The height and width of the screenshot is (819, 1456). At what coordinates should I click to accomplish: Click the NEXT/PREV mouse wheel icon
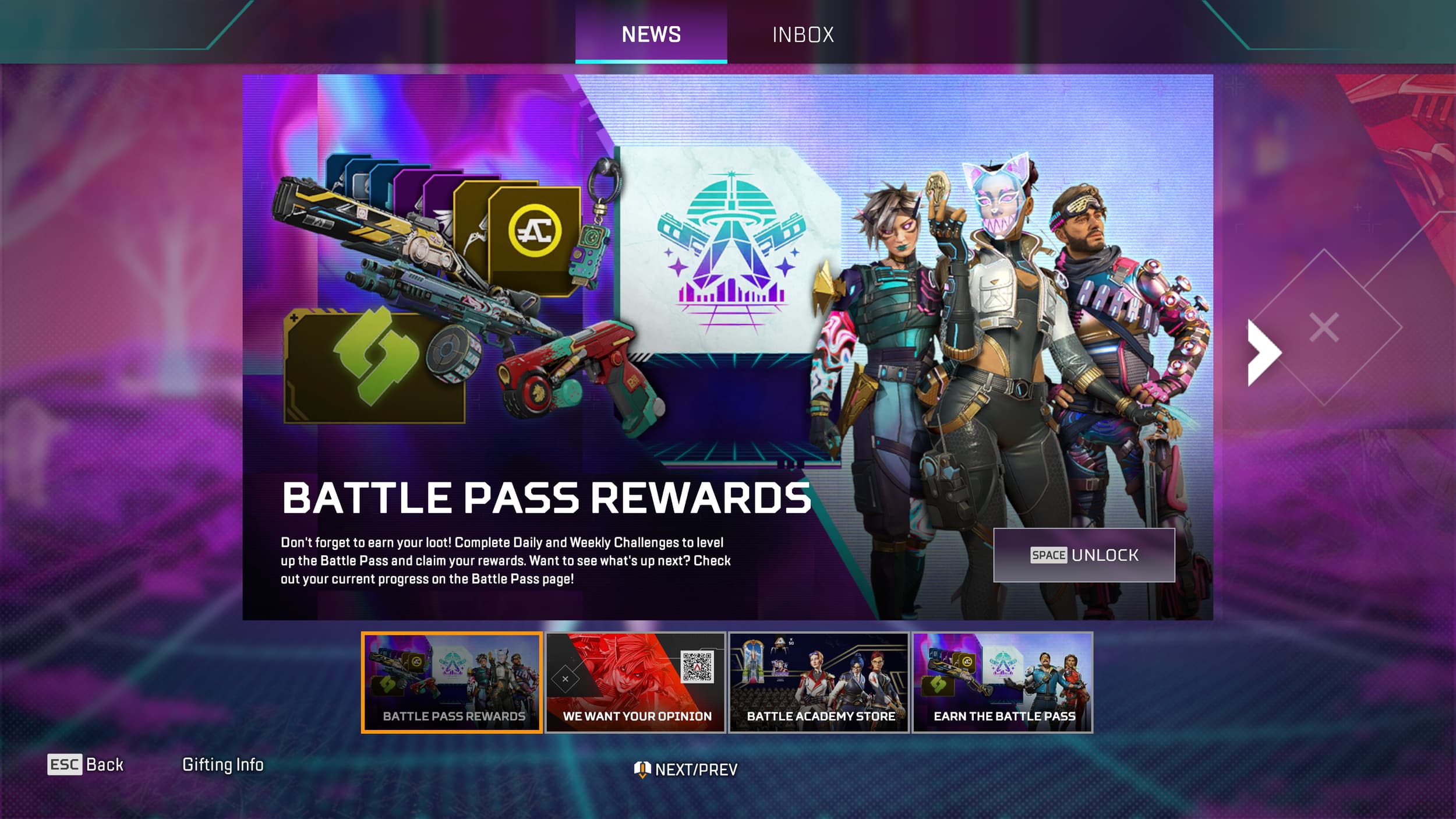(x=641, y=768)
